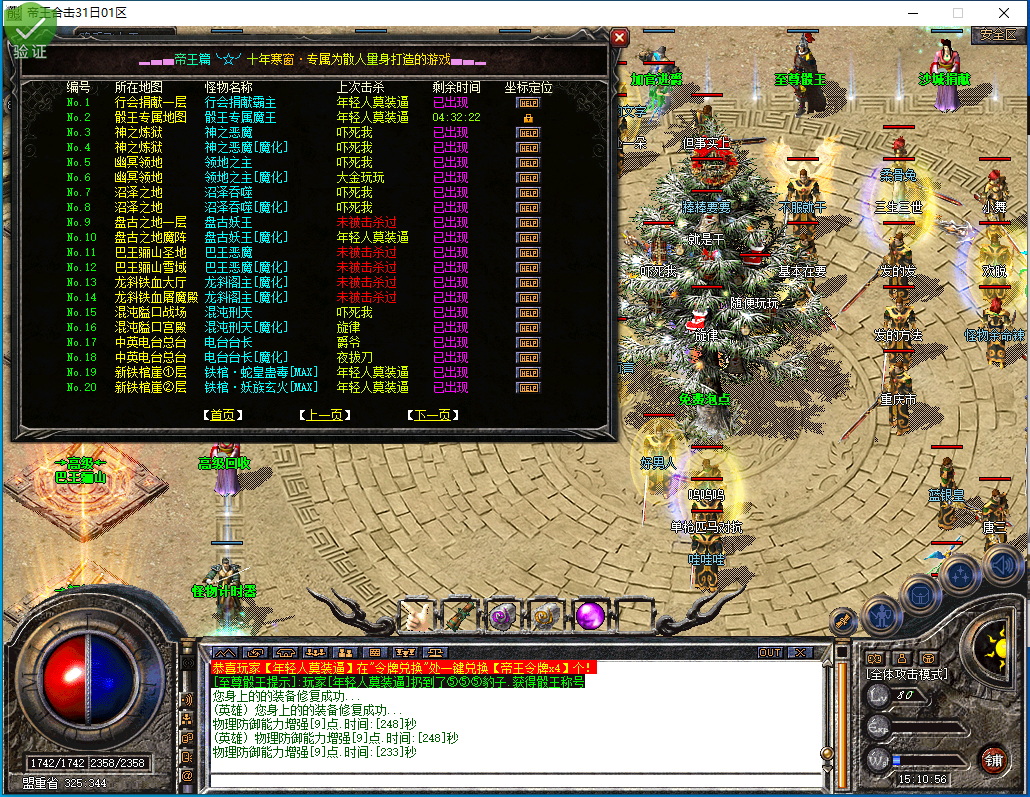Click the OUT button above the chat
The image size is (1030, 797).
pos(770,652)
